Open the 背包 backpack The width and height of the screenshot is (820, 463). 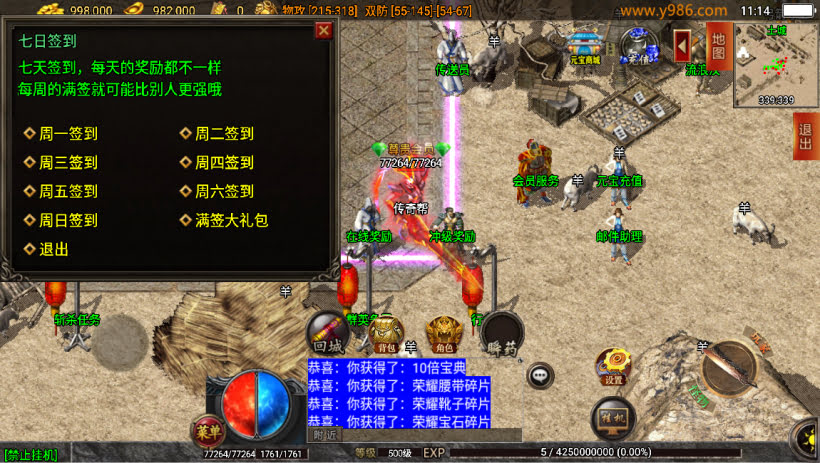coord(387,333)
